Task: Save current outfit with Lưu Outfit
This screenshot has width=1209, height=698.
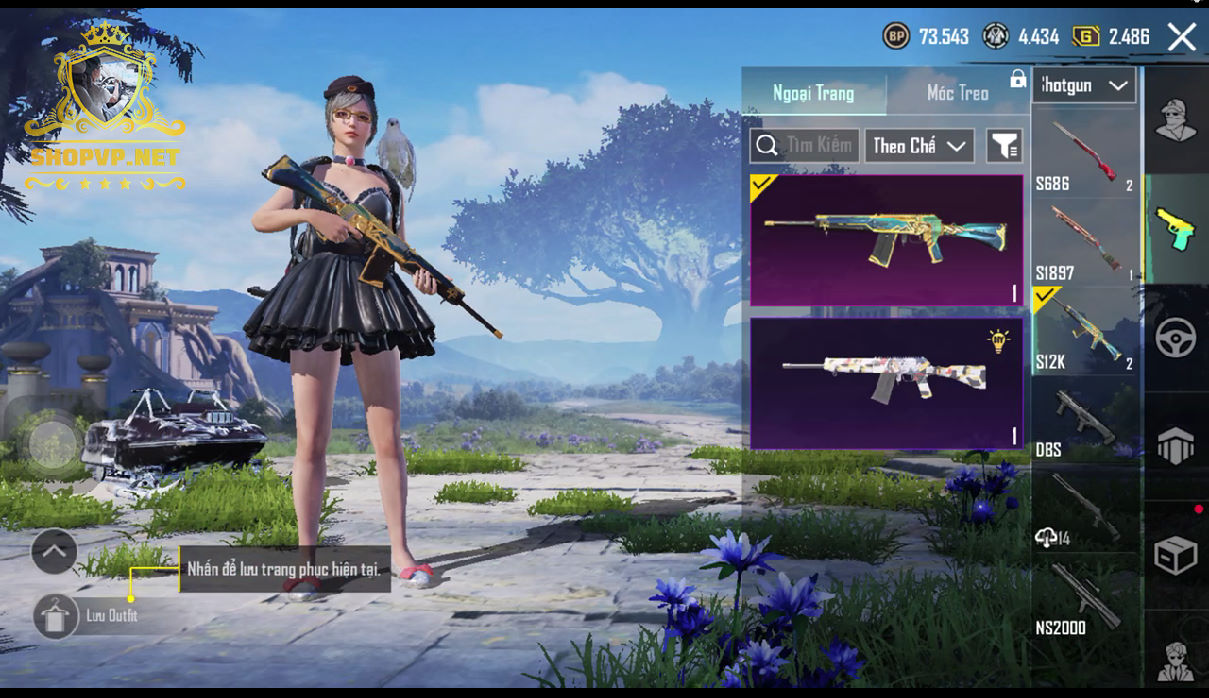Action: point(57,616)
